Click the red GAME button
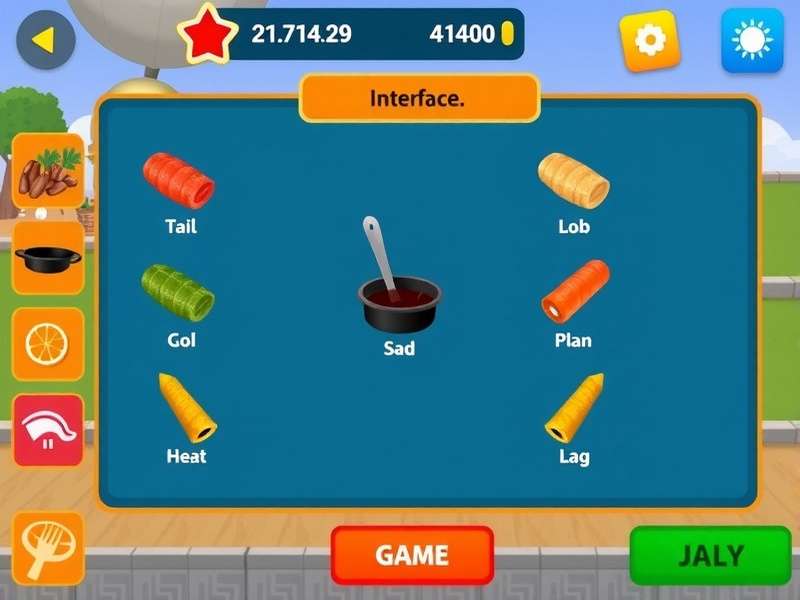 pyautogui.click(x=412, y=555)
